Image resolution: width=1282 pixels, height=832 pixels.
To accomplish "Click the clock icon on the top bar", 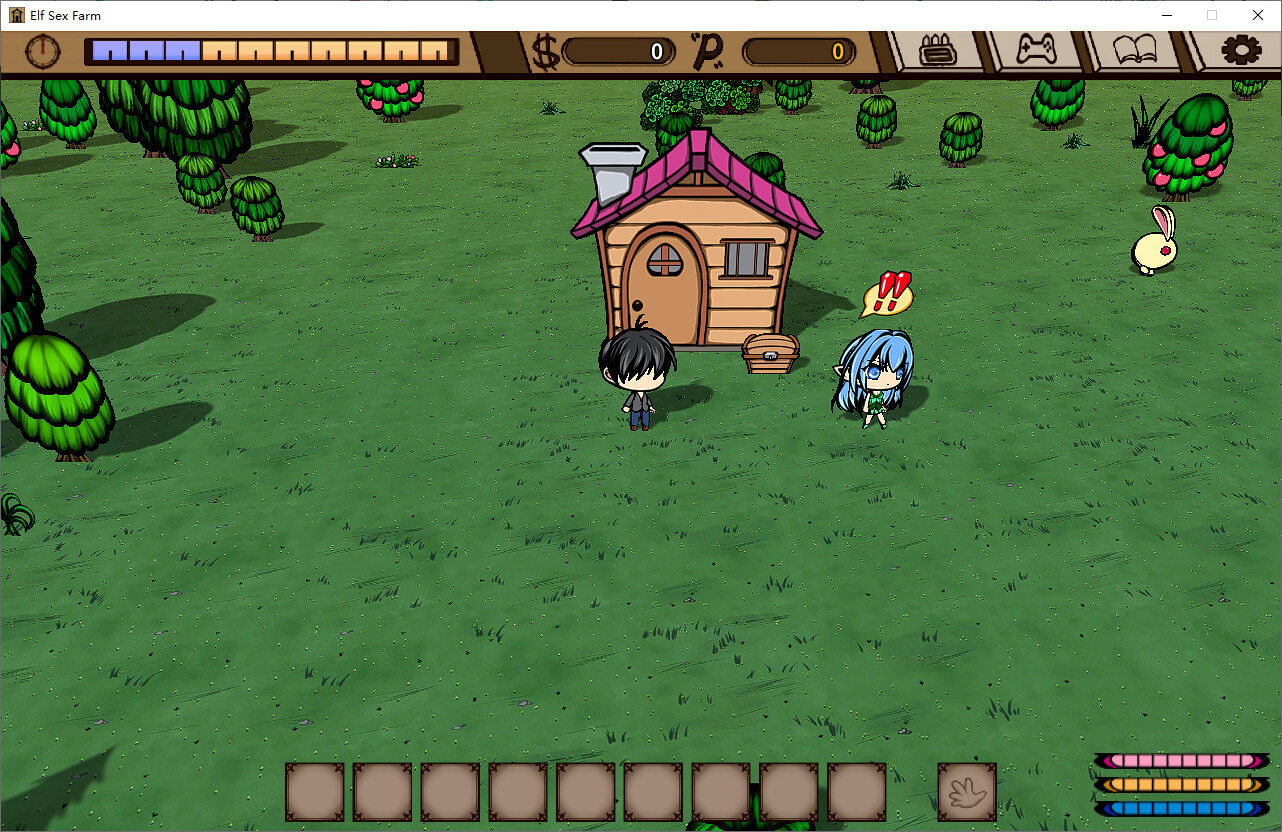I will click(x=43, y=51).
